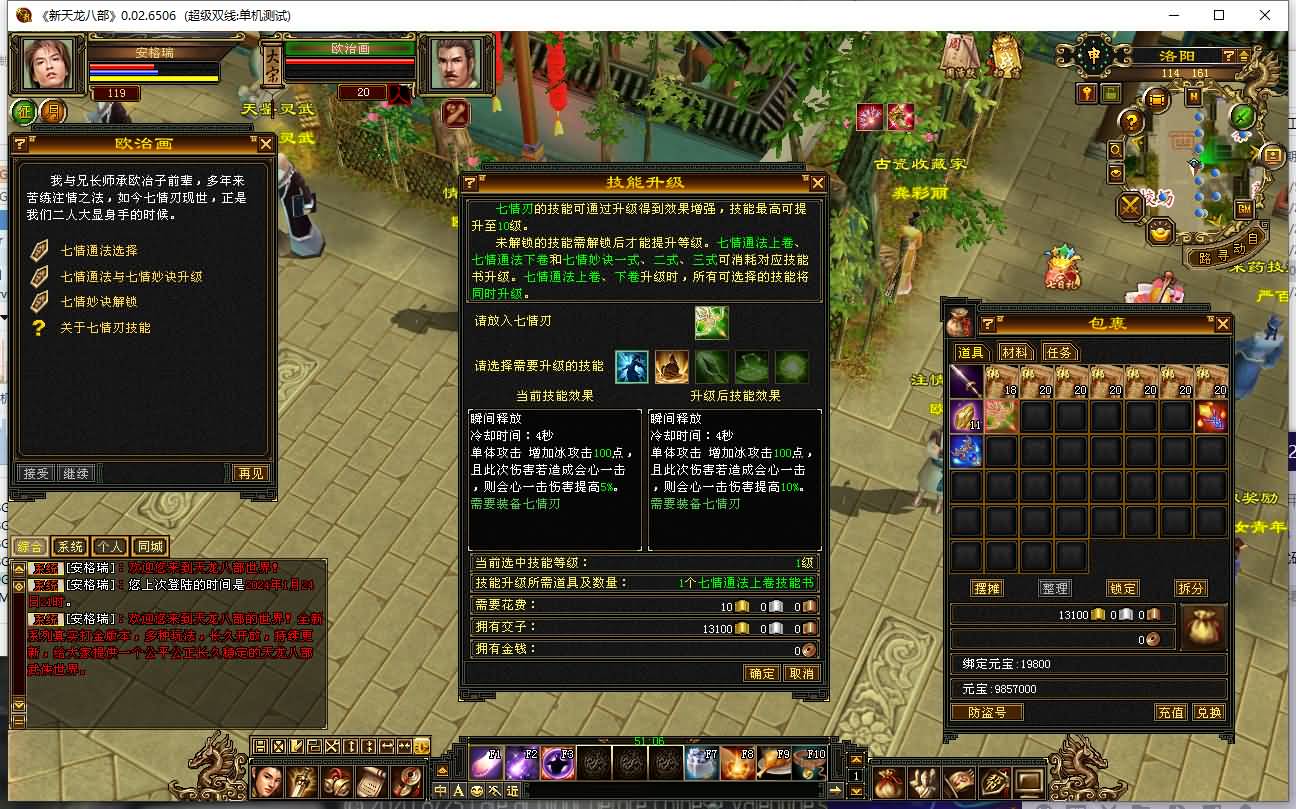Image resolution: width=1296 pixels, height=809 pixels.
Task: Sort the bag with 整理
Action: tap(1055, 588)
